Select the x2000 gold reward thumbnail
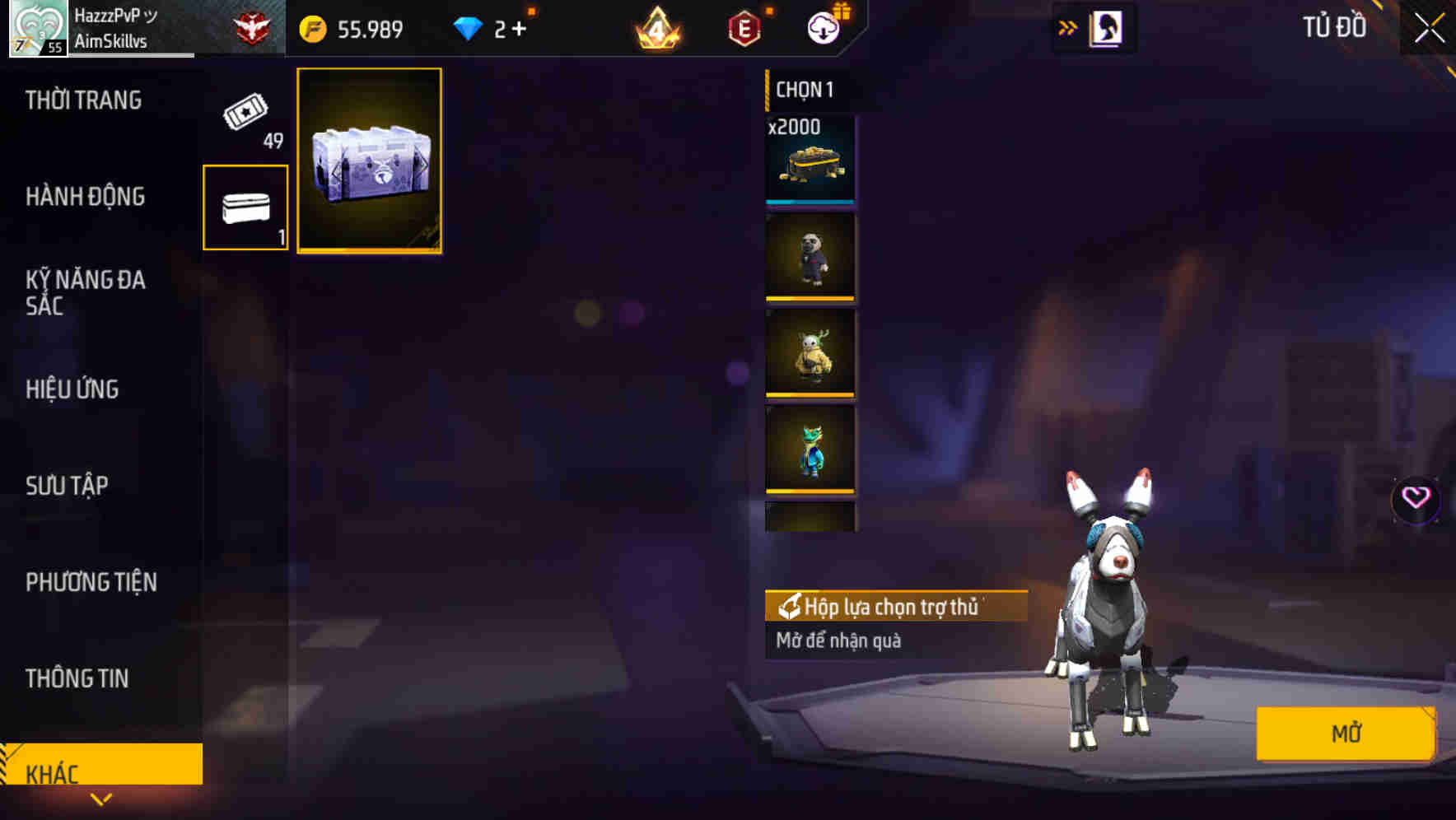 810,161
